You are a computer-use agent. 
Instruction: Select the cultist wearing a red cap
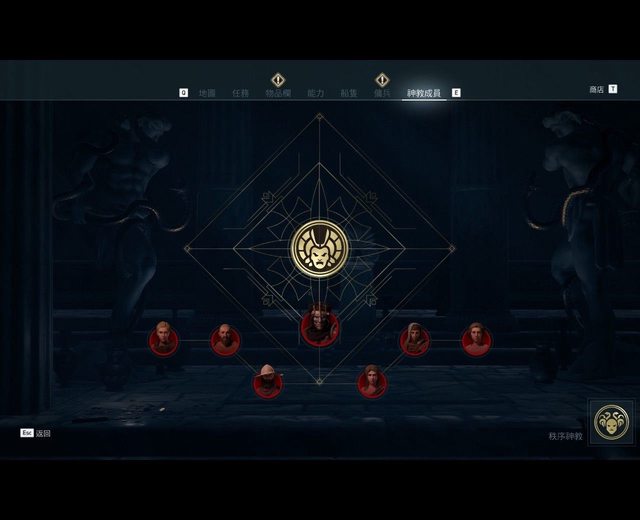coord(267,382)
